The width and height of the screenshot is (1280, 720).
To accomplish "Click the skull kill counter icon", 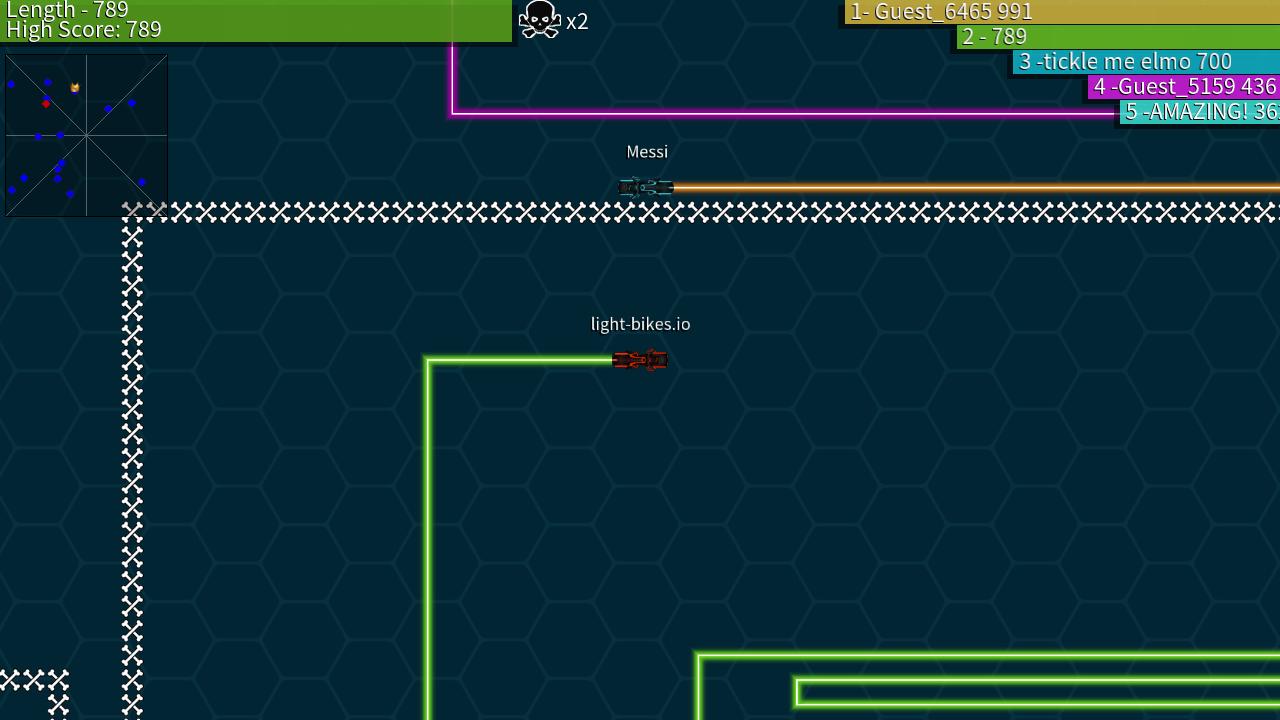I will (x=539, y=19).
